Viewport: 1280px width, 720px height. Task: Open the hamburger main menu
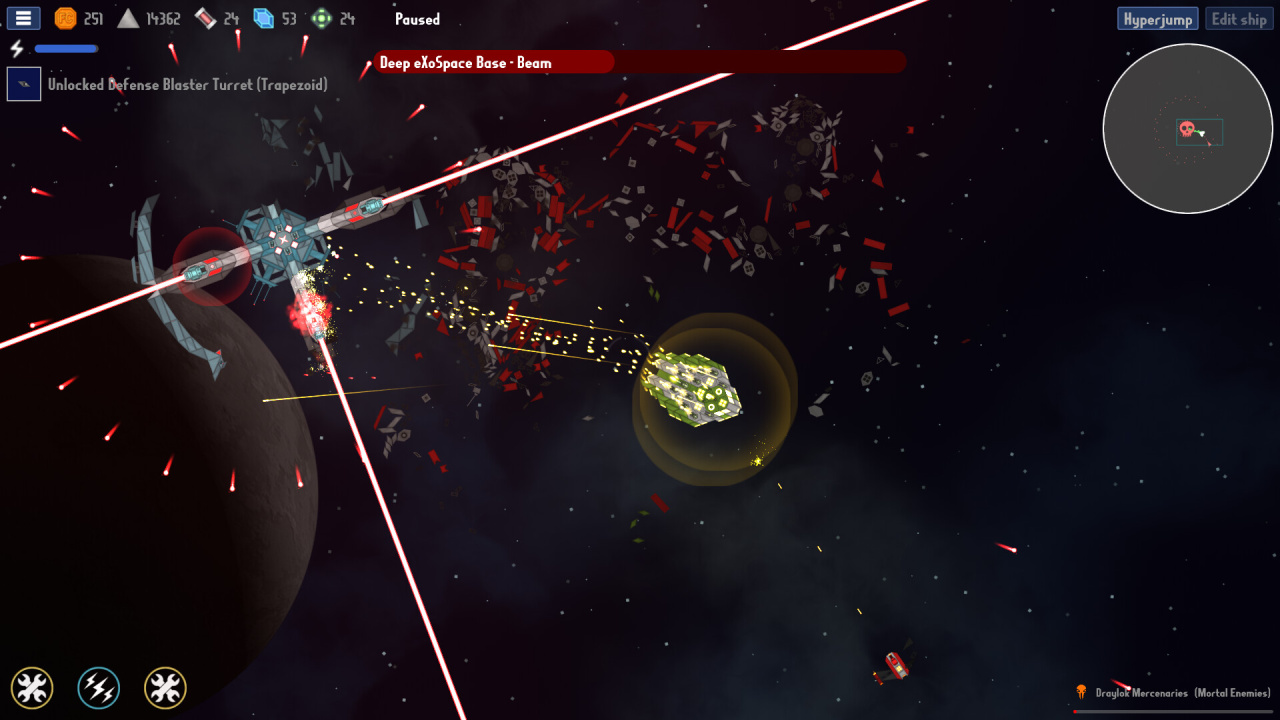coord(22,18)
